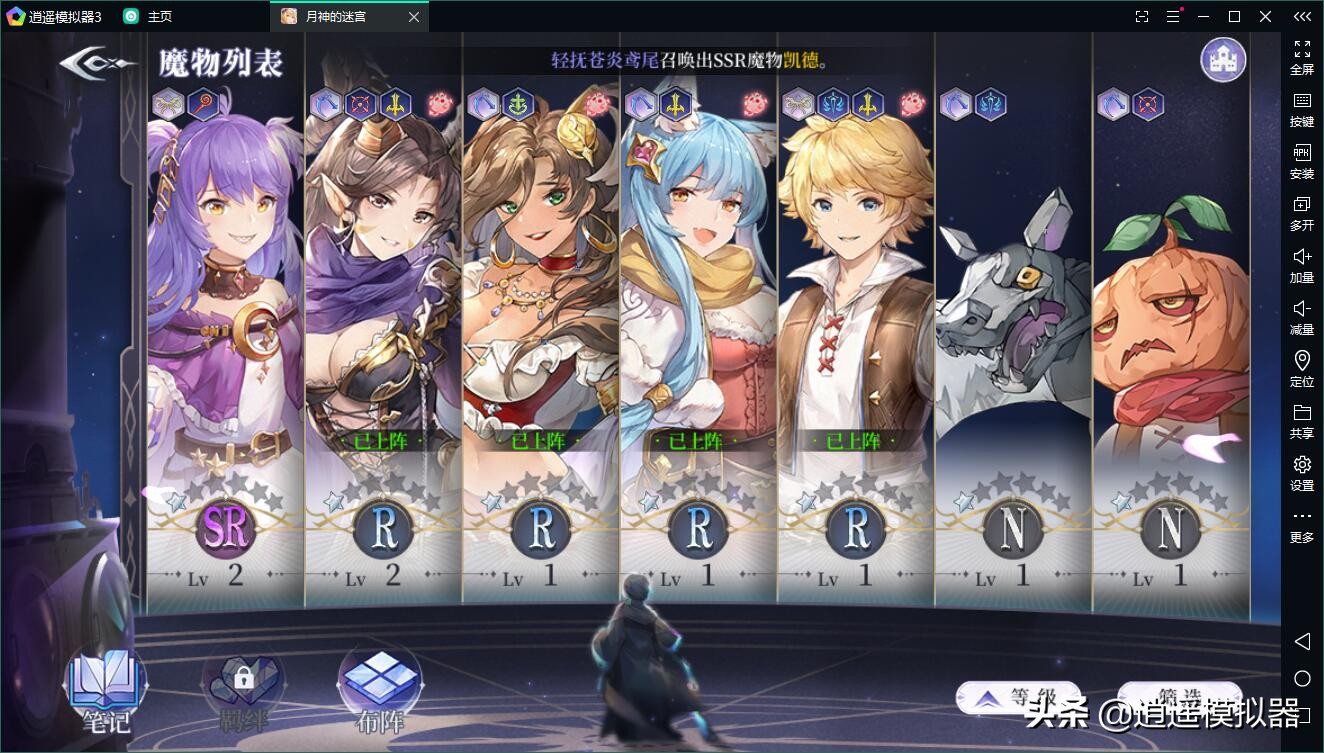Toggle emulator 全屏 fullscreen mode
This screenshot has width=1324, height=753.
tap(1302, 57)
